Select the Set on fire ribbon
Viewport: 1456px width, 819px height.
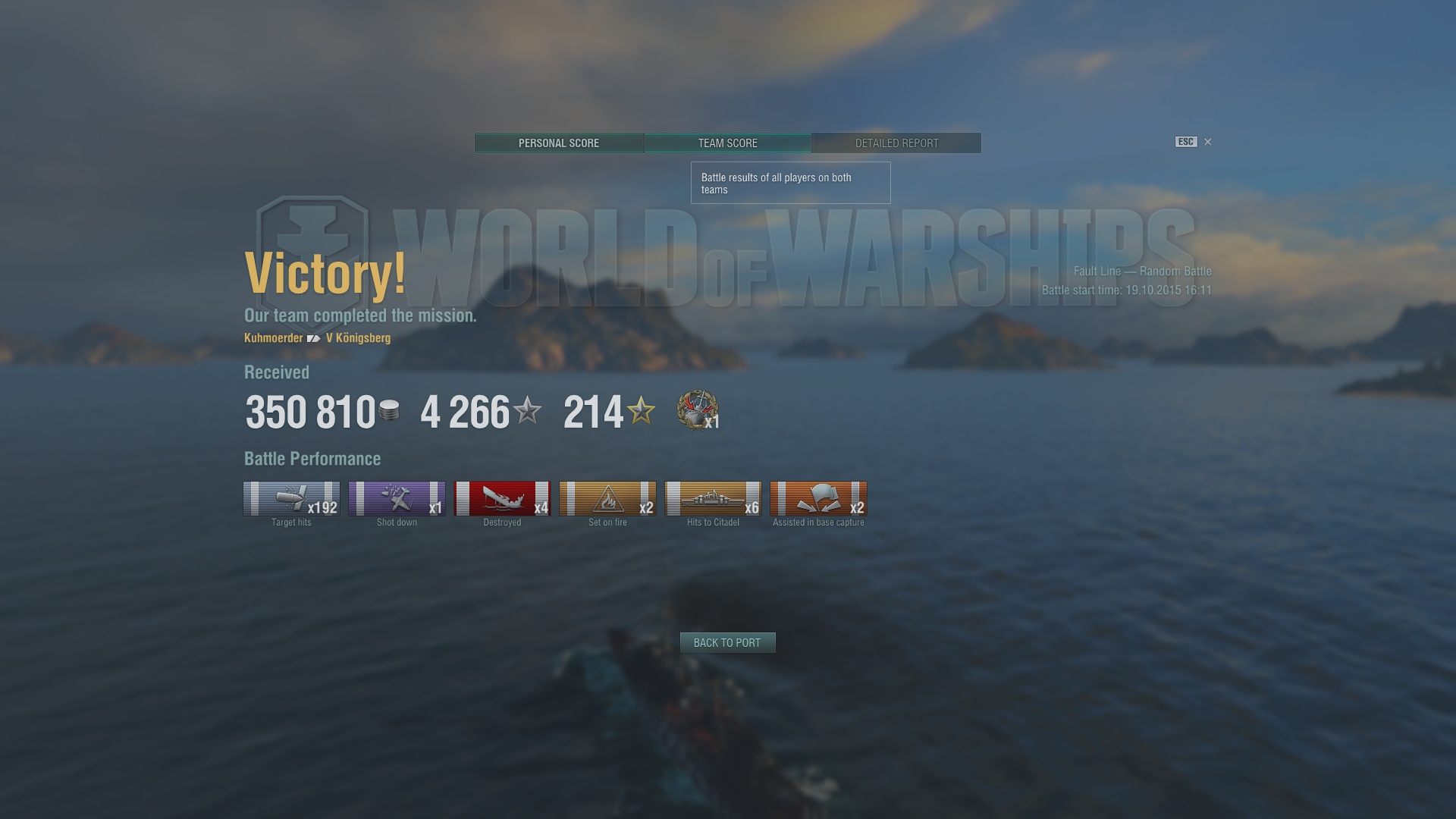[607, 499]
